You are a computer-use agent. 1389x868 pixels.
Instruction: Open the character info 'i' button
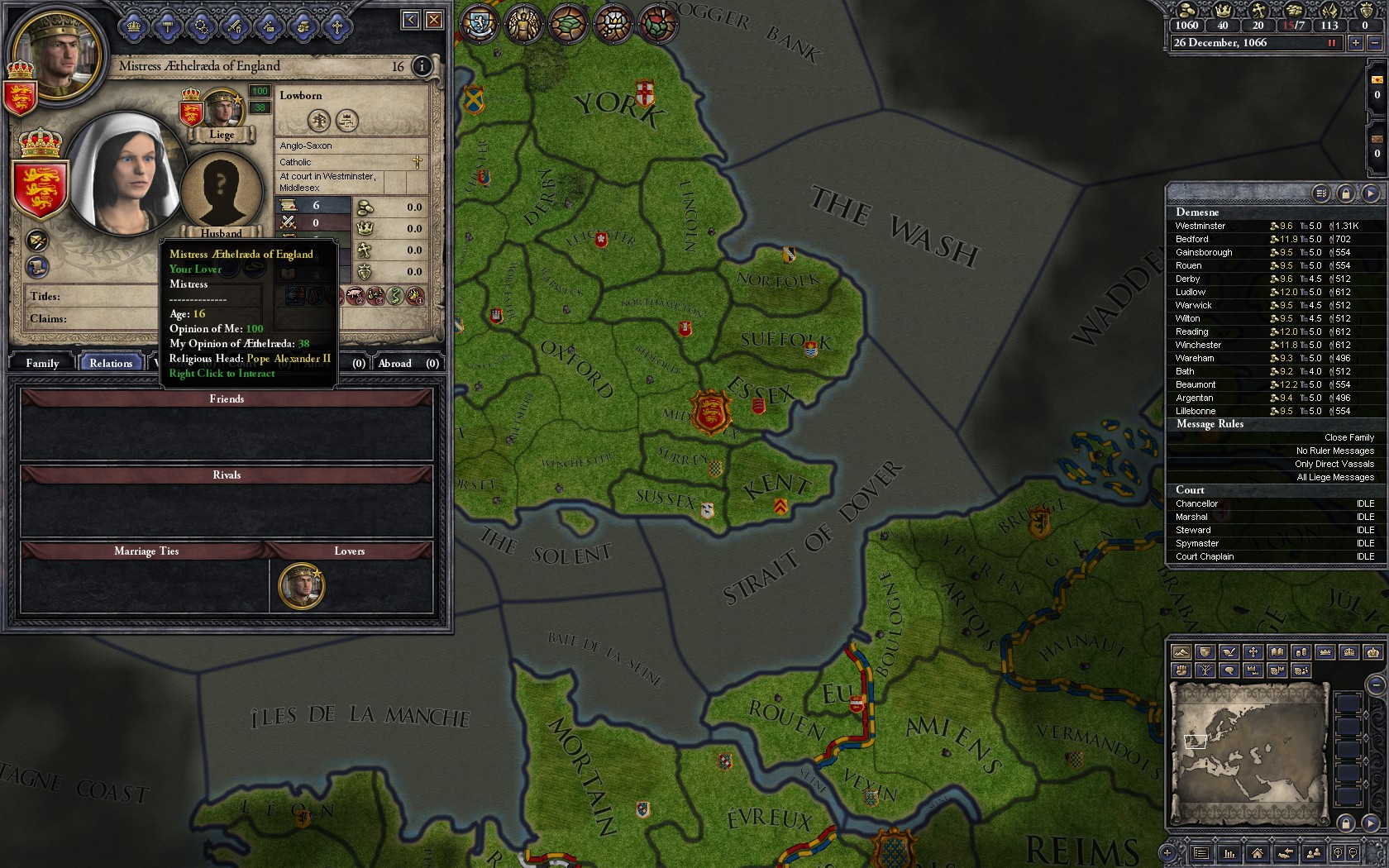pos(422,66)
